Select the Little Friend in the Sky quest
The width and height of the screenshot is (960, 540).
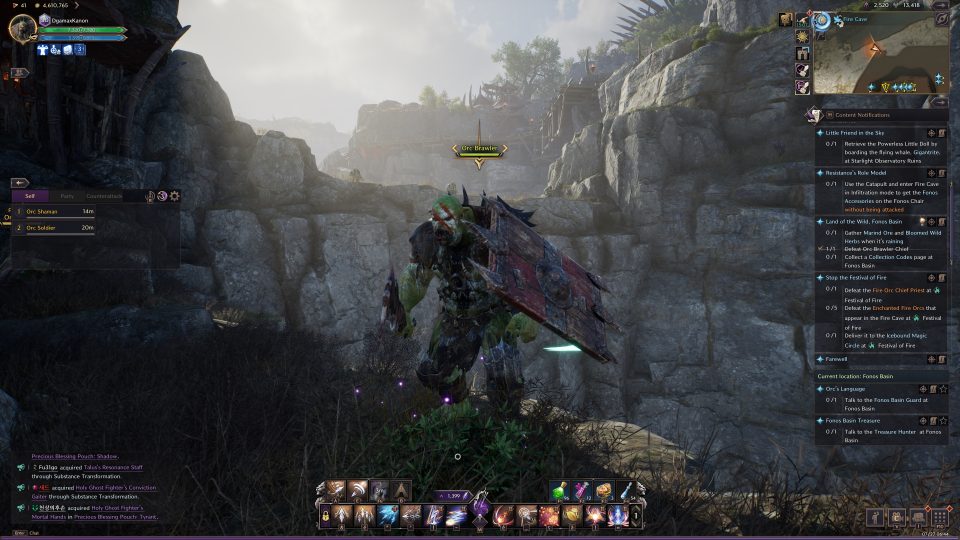855,132
